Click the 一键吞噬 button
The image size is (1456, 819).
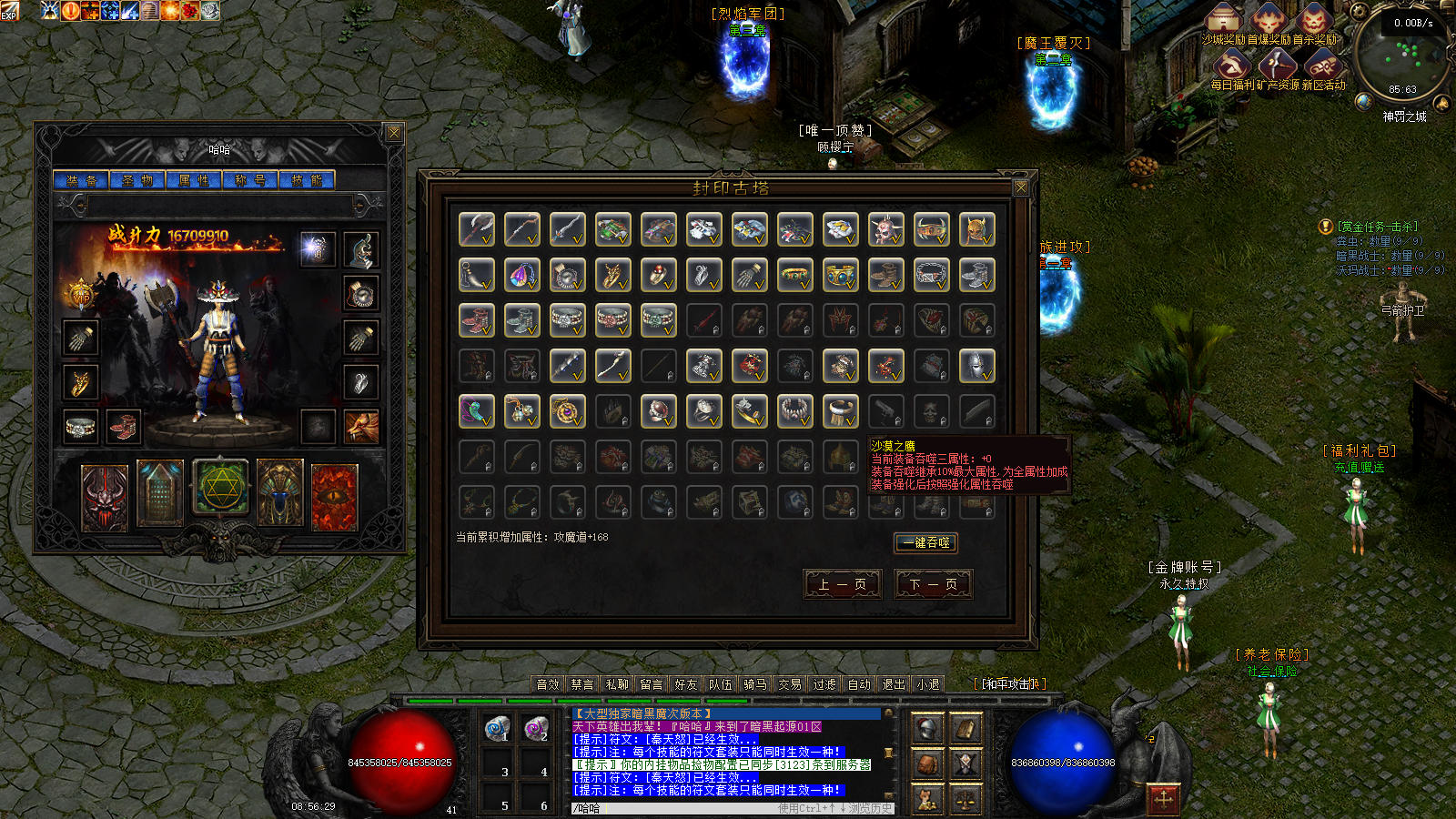click(925, 542)
